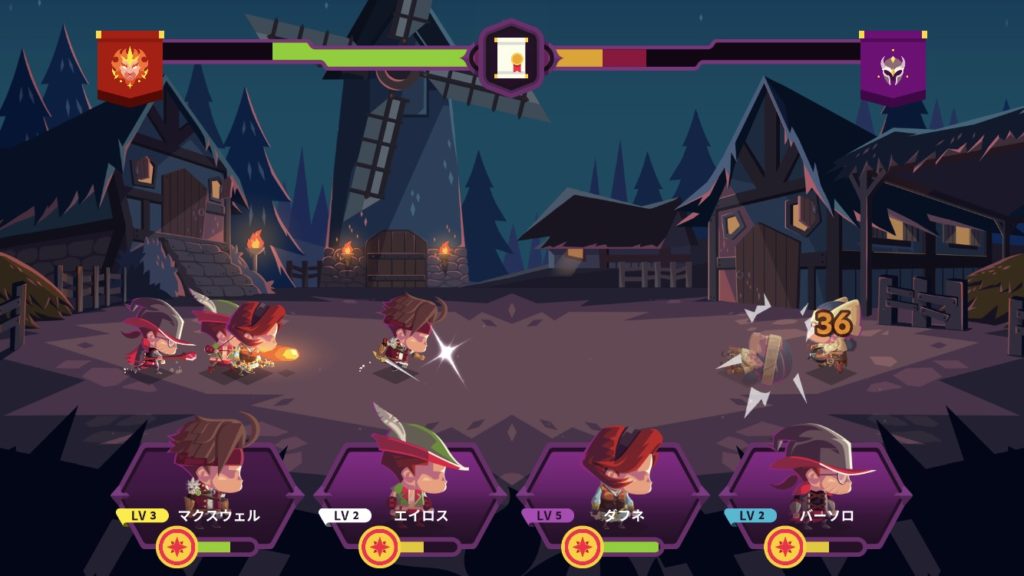Use ダフネ's orange skill icon
The height and width of the screenshot is (576, 1024).
(582, 547)
